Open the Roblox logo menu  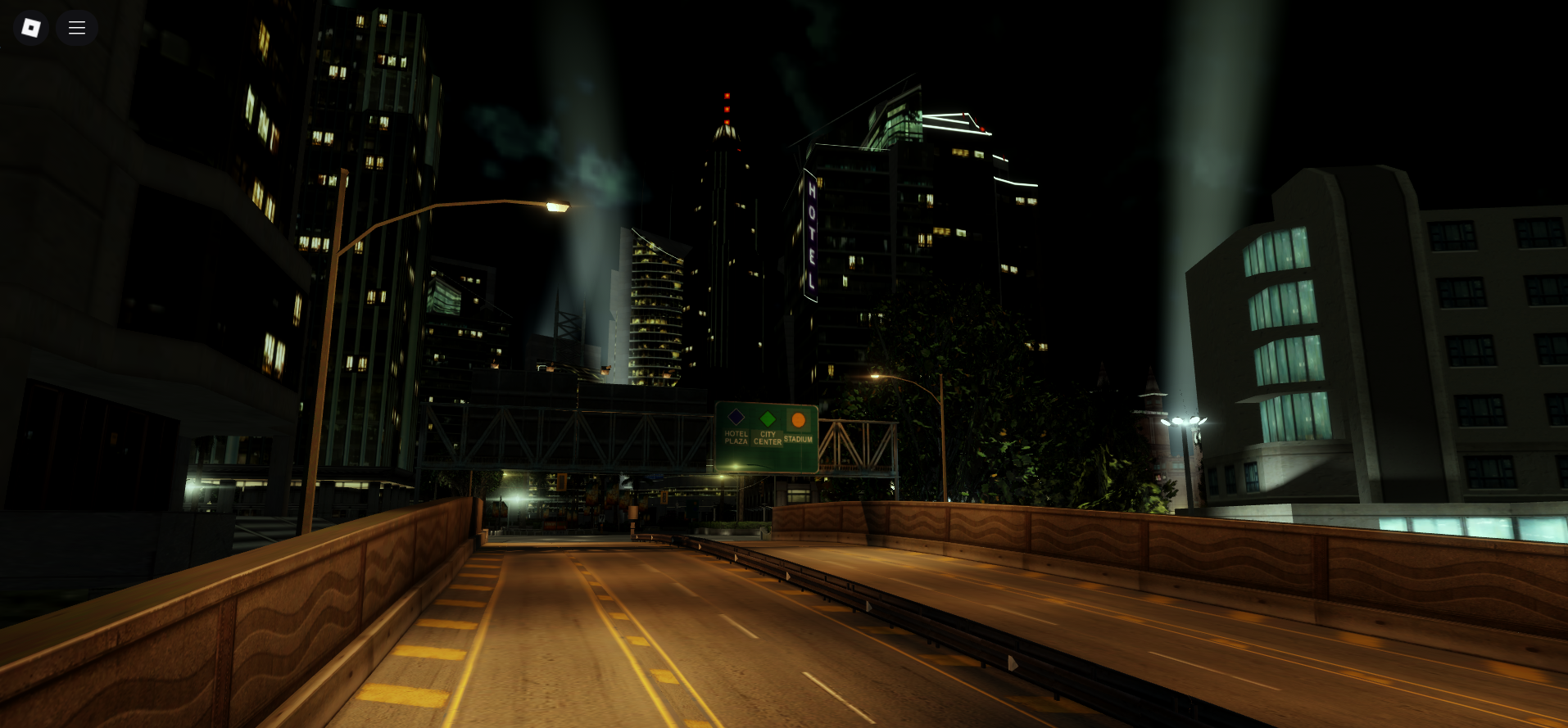[x=31, y=28]
